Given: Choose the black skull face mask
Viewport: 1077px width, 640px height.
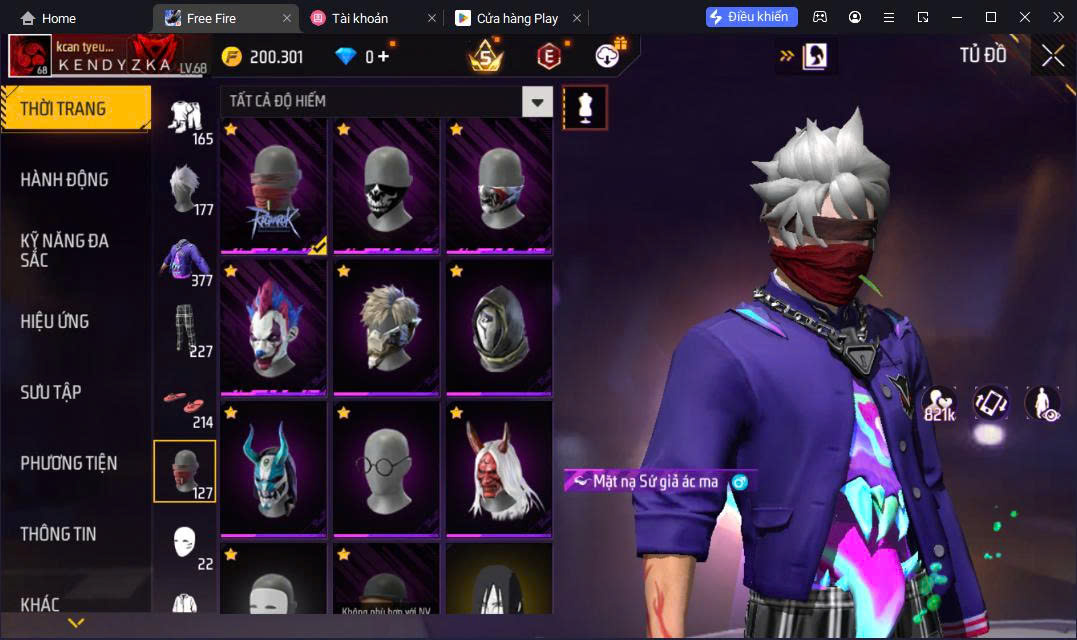Looking at the screenshot, I should coord(386,186).
